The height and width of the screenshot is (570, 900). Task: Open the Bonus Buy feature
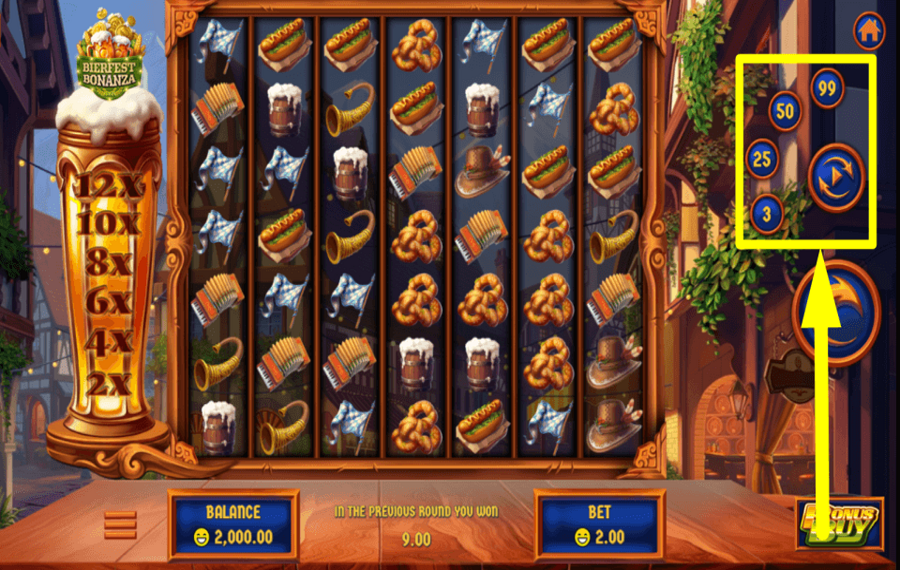(x=841, y=522)
